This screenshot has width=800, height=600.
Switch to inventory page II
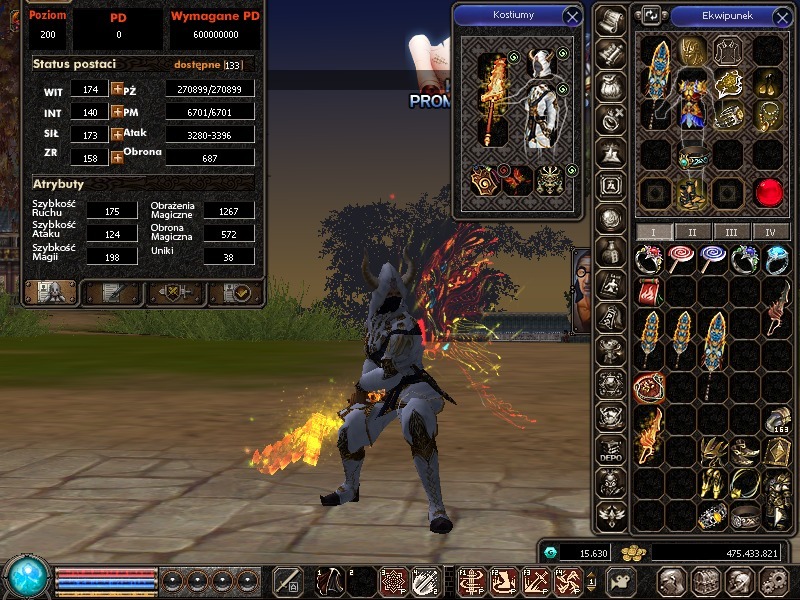pos(692,232)
